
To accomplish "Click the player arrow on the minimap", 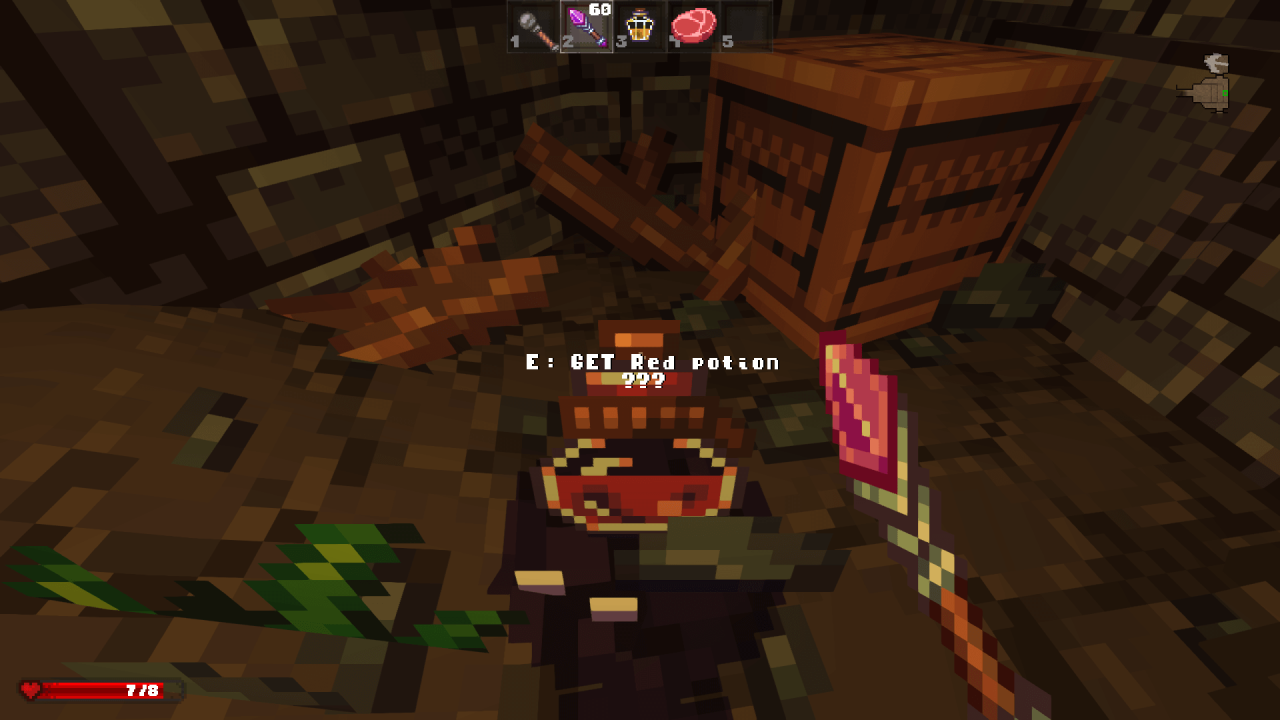I will (x=1216, y=62).
